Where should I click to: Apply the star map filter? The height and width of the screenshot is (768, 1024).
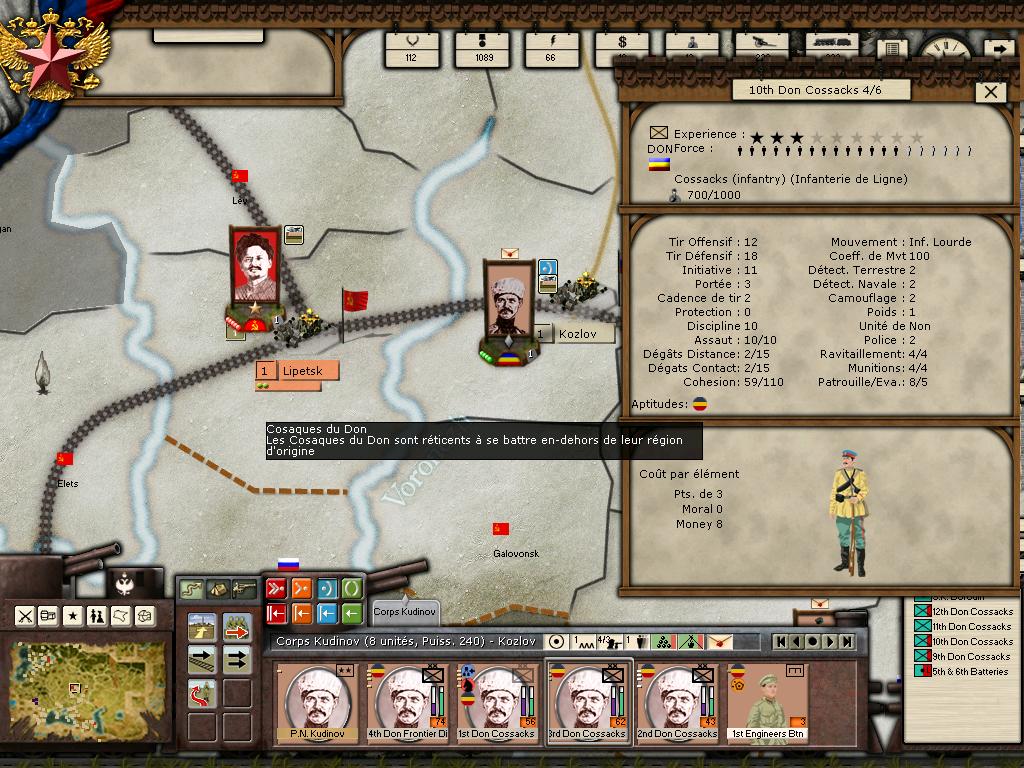(x=73, y=615)
